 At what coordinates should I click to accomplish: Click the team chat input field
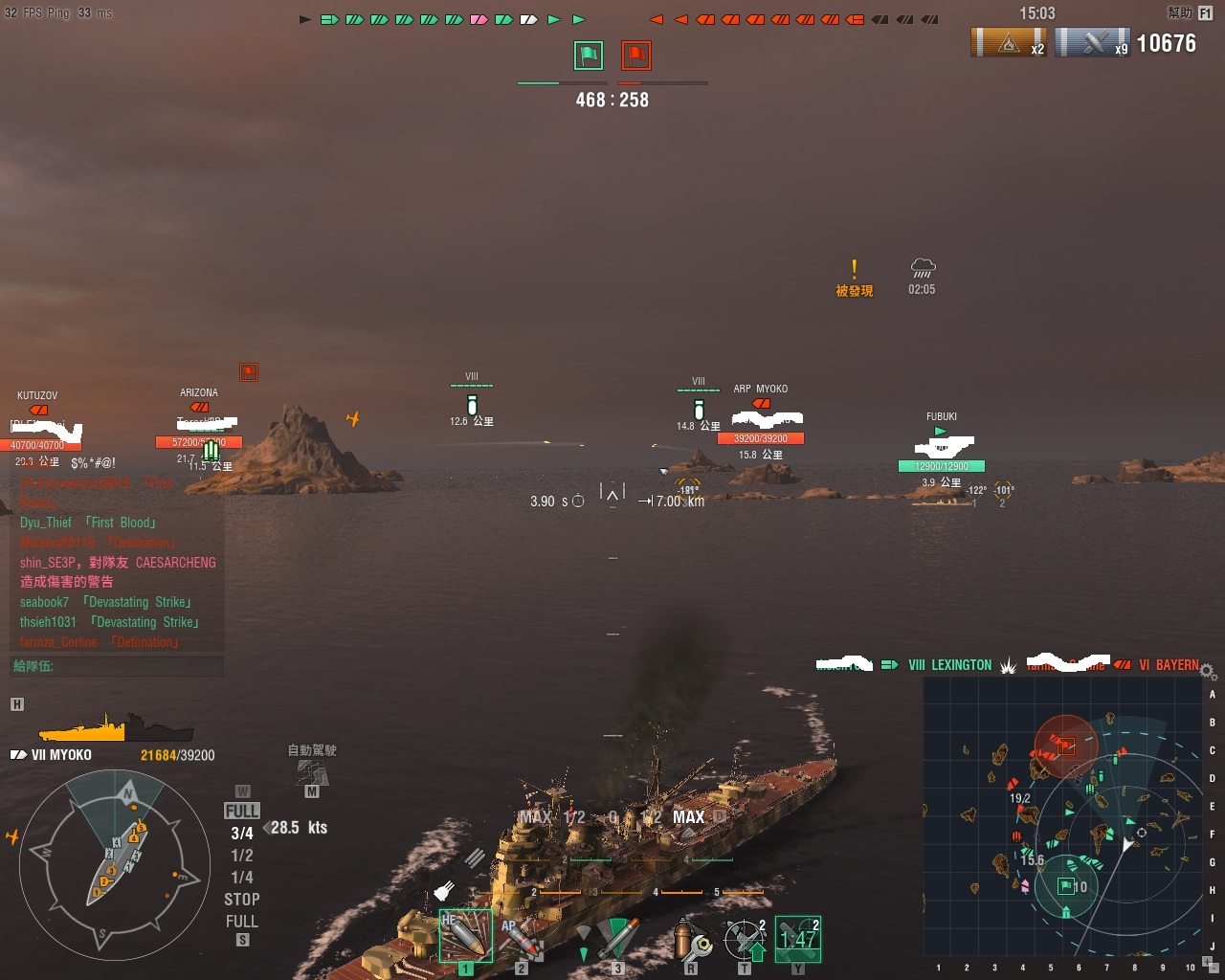point(117,666)
